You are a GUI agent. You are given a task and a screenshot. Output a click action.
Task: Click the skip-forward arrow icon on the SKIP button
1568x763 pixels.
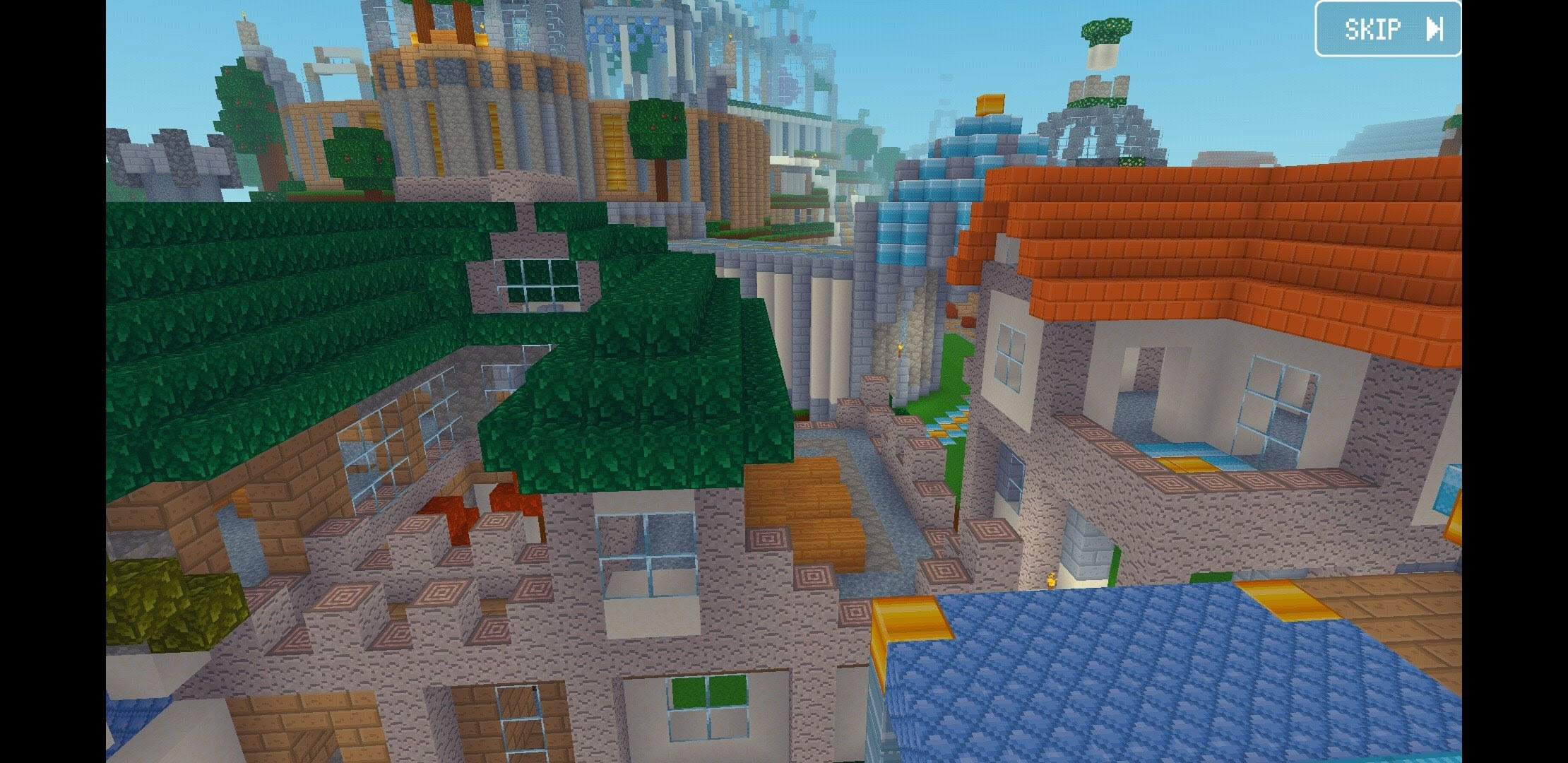coord(1434,28)
